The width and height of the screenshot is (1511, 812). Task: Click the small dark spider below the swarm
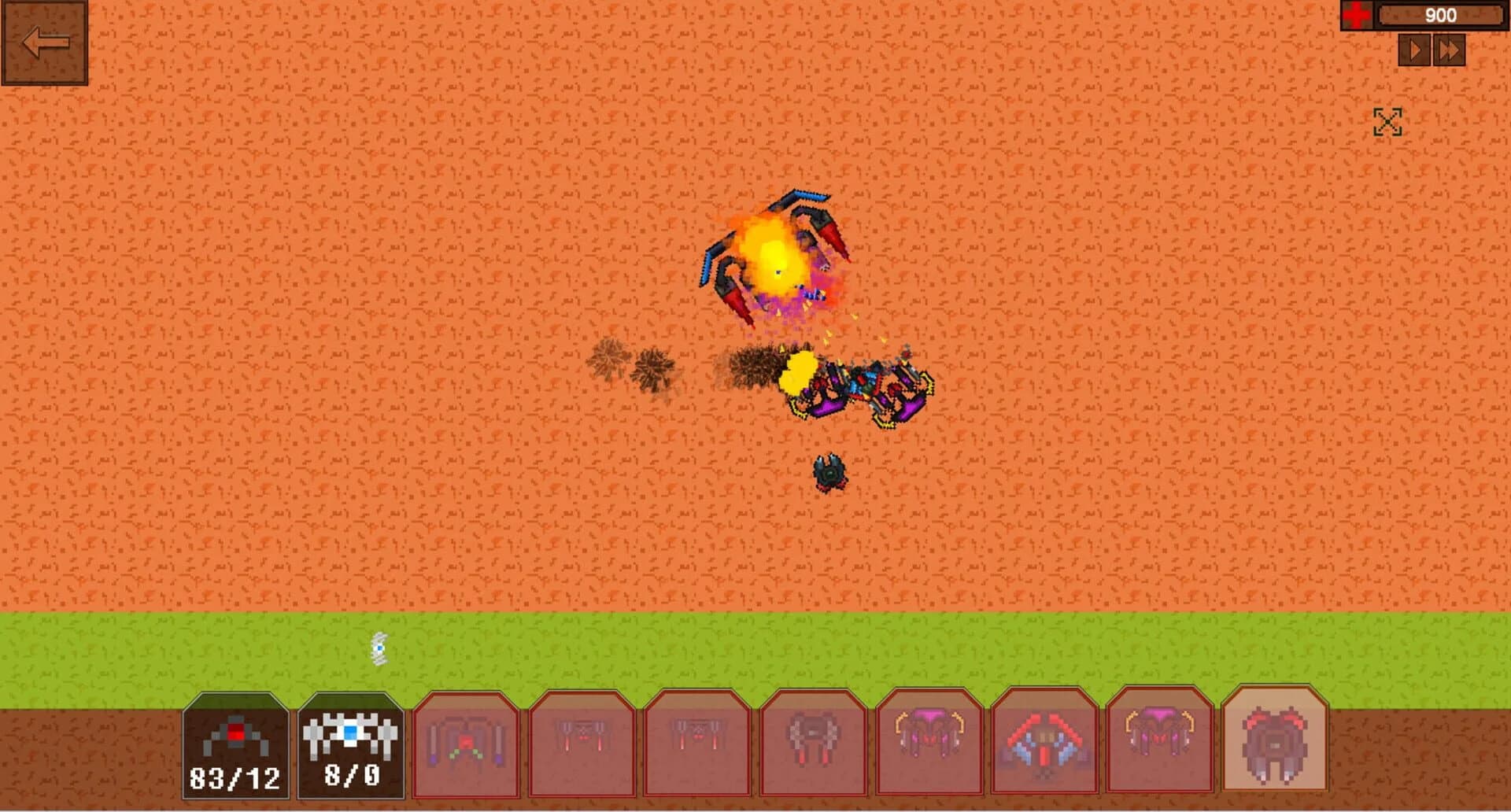(x=830, y=472)
